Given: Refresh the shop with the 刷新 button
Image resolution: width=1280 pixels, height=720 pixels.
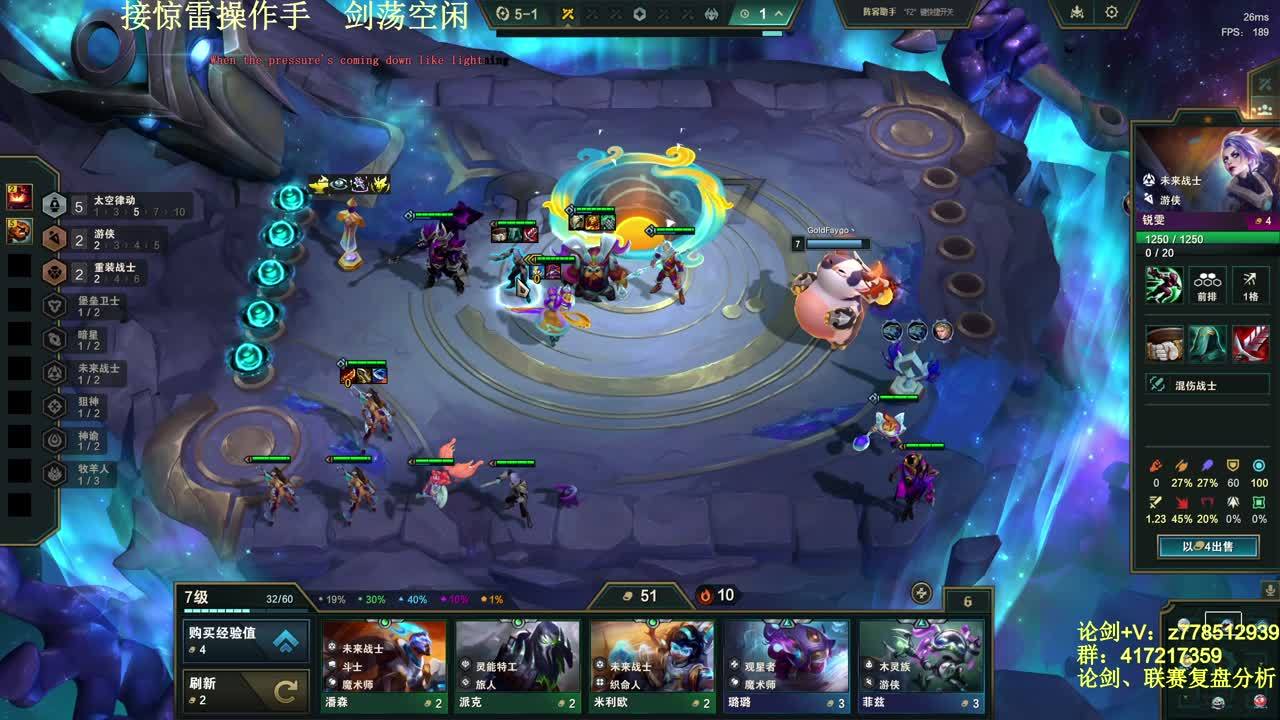Looking at the screenshot, I should pos(246,690).
